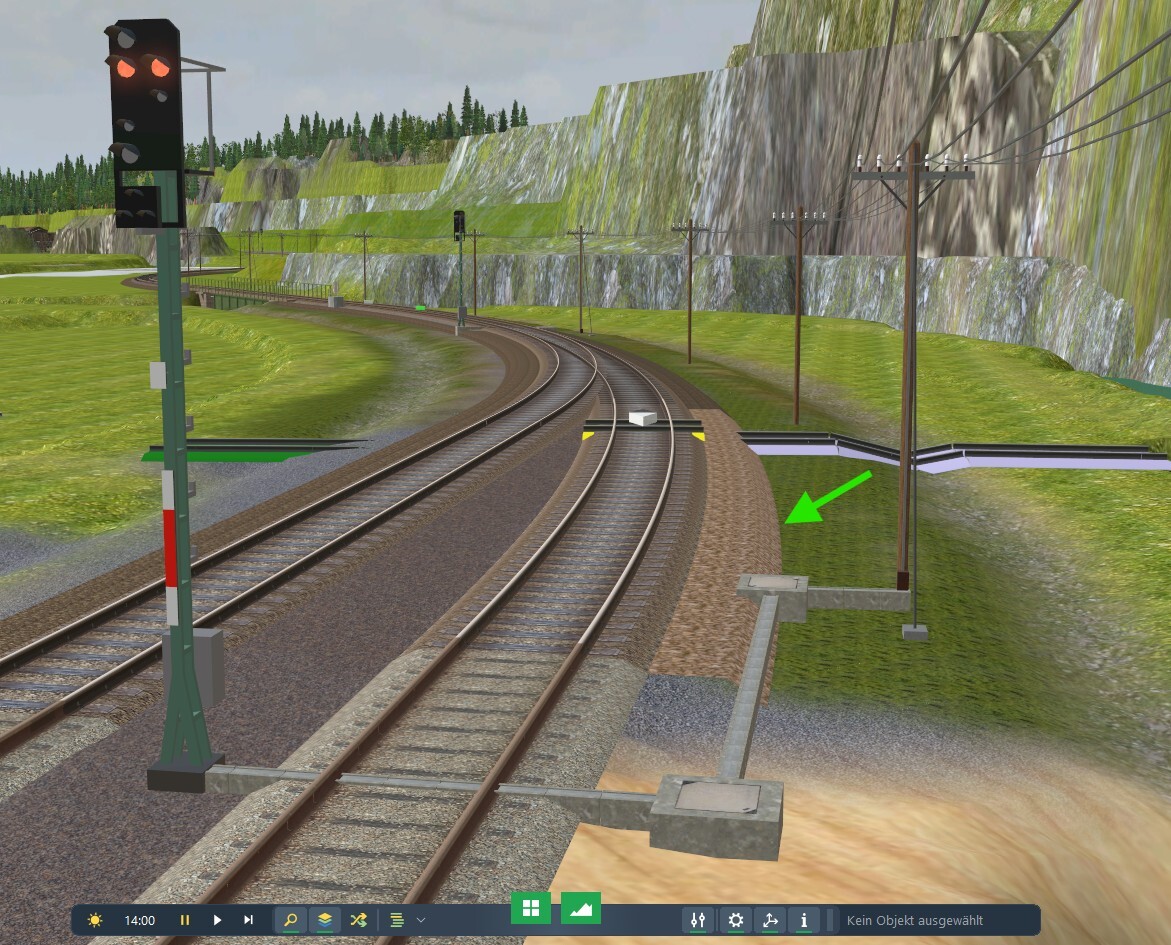Step the simulation forward one frame
Image resolution: width=1171 pixels, height=945 pixels.
tap(248, 920)
